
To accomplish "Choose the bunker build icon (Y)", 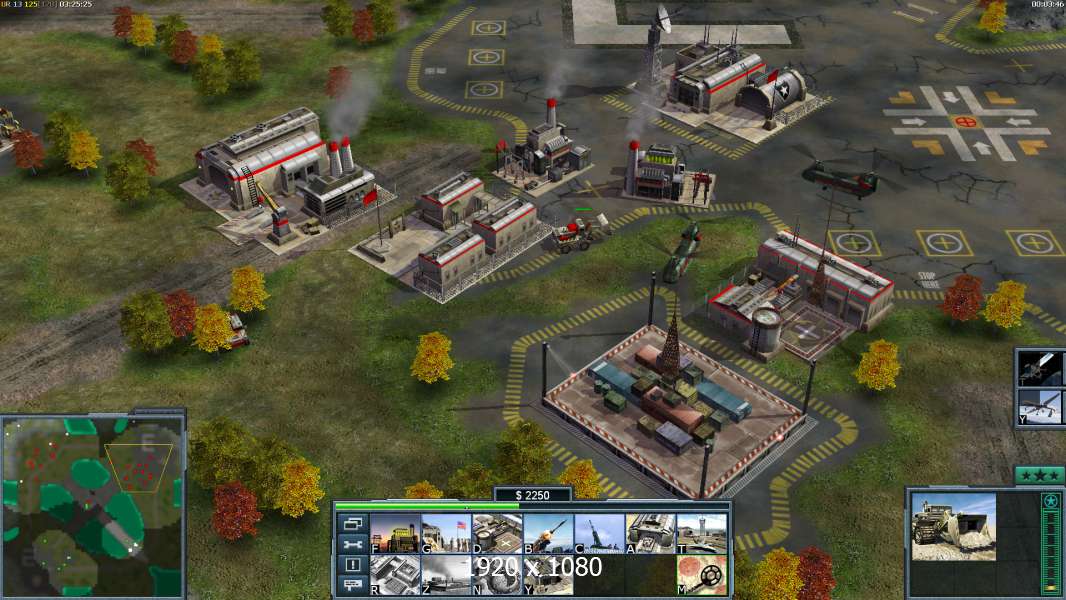I will click(x=548, y=575).
